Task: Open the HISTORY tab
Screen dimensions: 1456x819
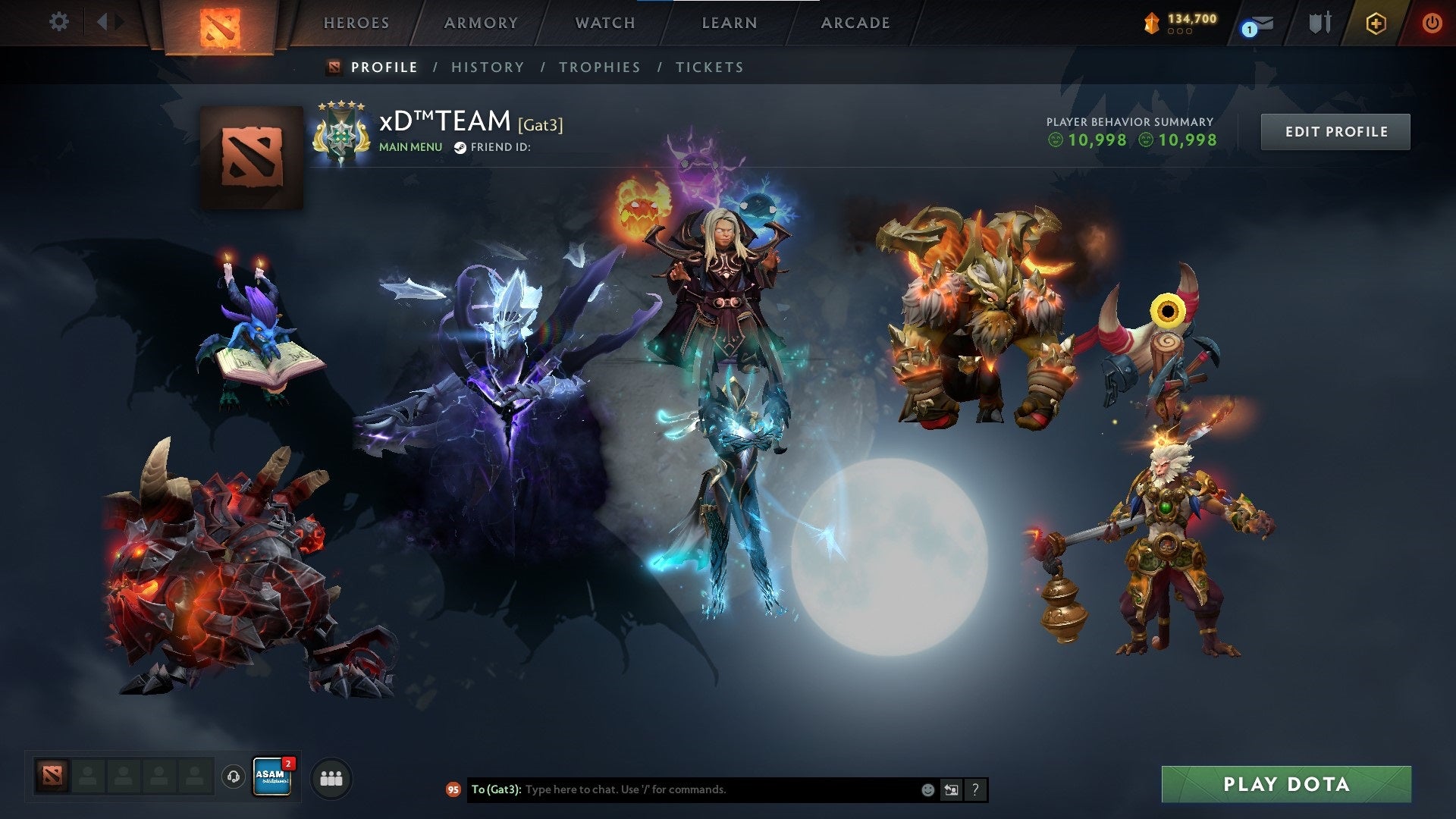Action: pos(488,67)
